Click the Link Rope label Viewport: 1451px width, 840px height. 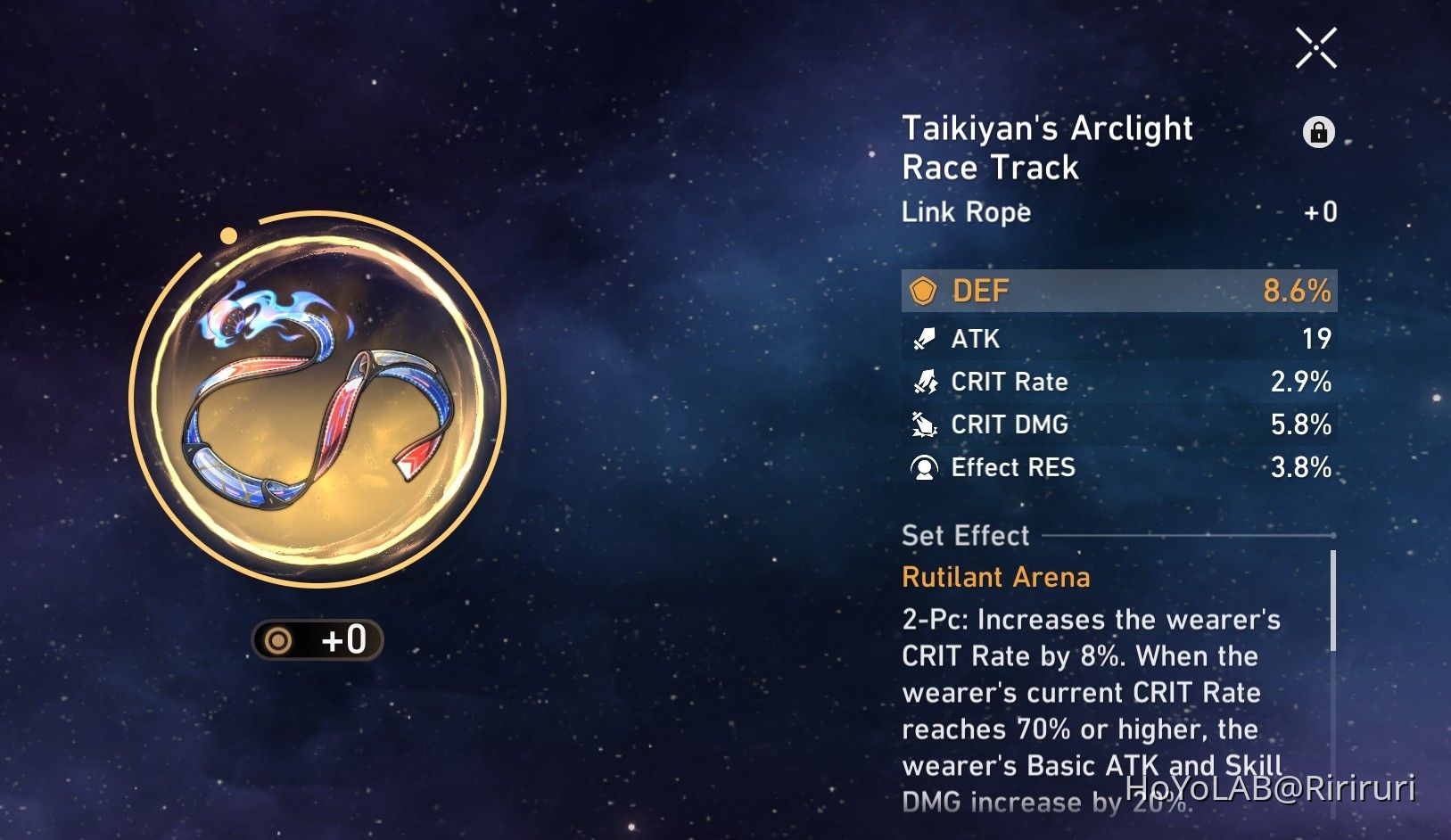pyautogui.click(x=965, y=212)
